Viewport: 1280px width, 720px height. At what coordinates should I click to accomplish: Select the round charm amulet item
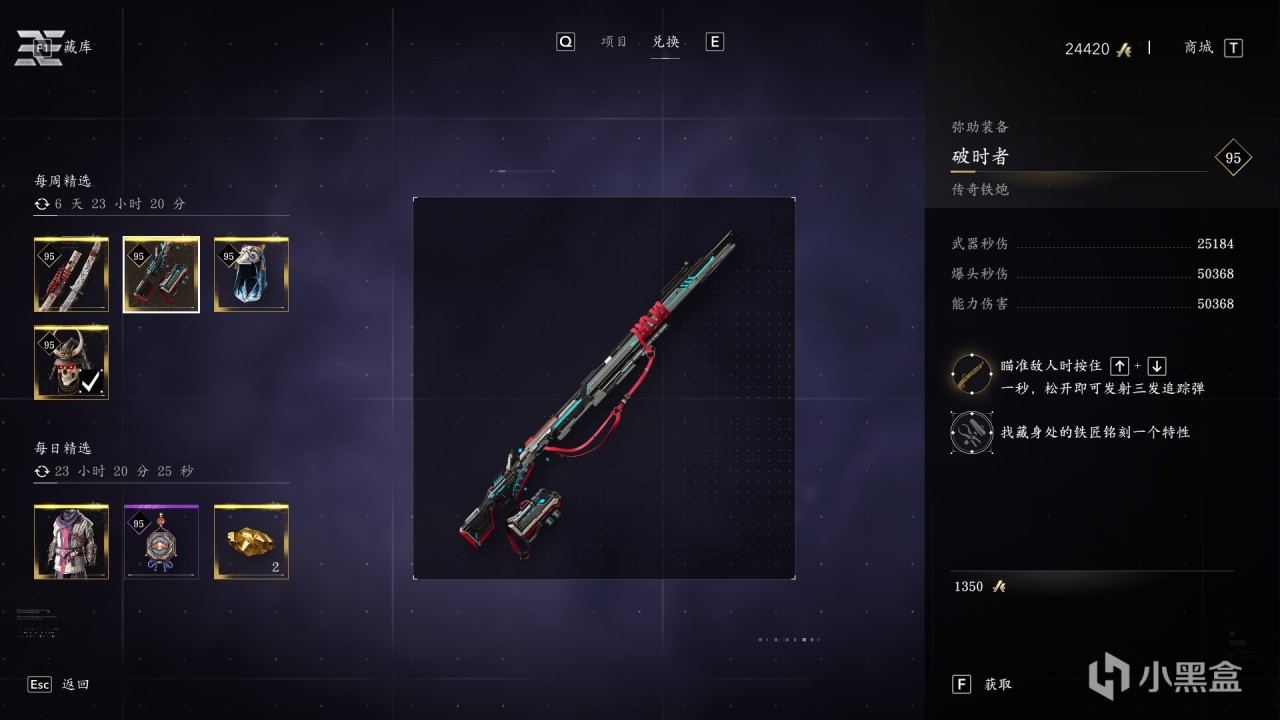click(161, 542)
